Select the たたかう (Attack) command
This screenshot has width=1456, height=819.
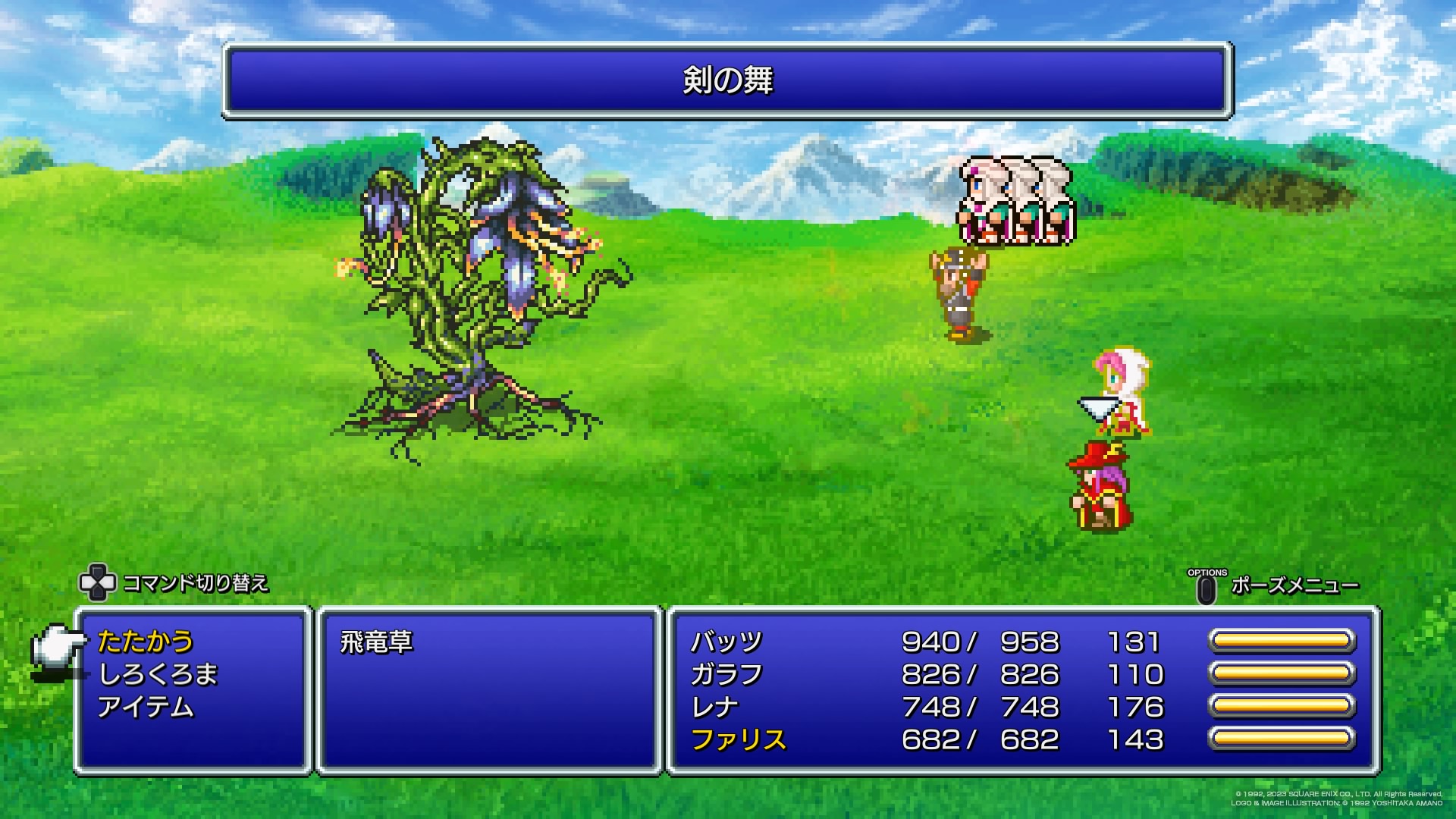click(x=146, y=642)
